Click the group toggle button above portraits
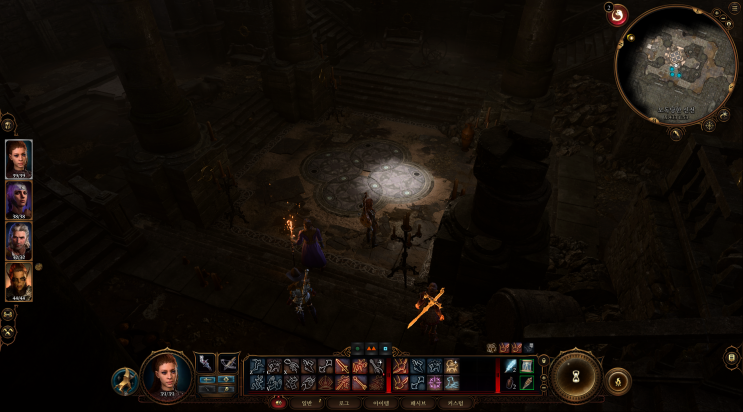This screenshot has height=412, width=743. click(x=8, y=125)
